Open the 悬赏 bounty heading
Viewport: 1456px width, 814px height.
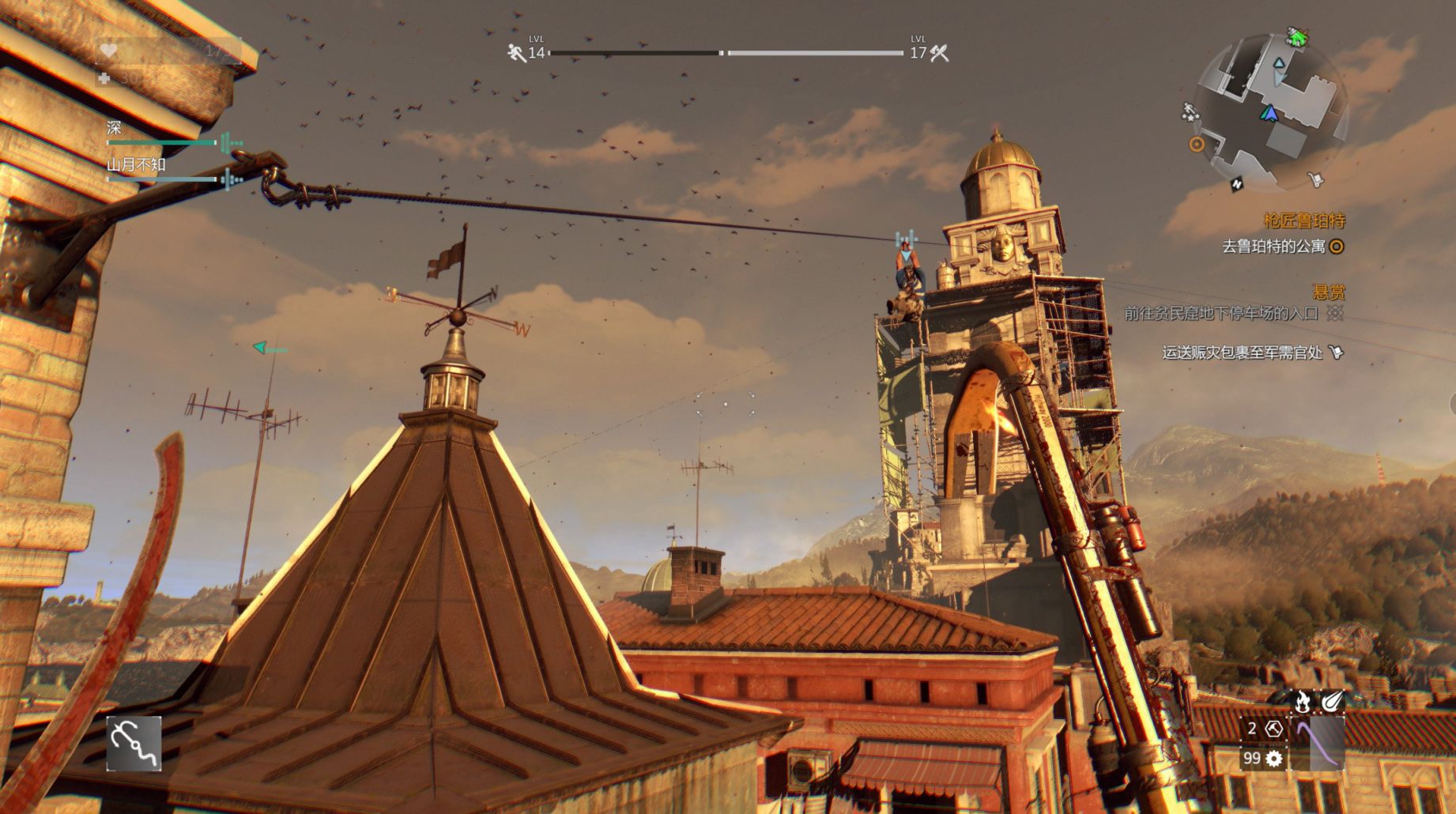pos(1328,292)
